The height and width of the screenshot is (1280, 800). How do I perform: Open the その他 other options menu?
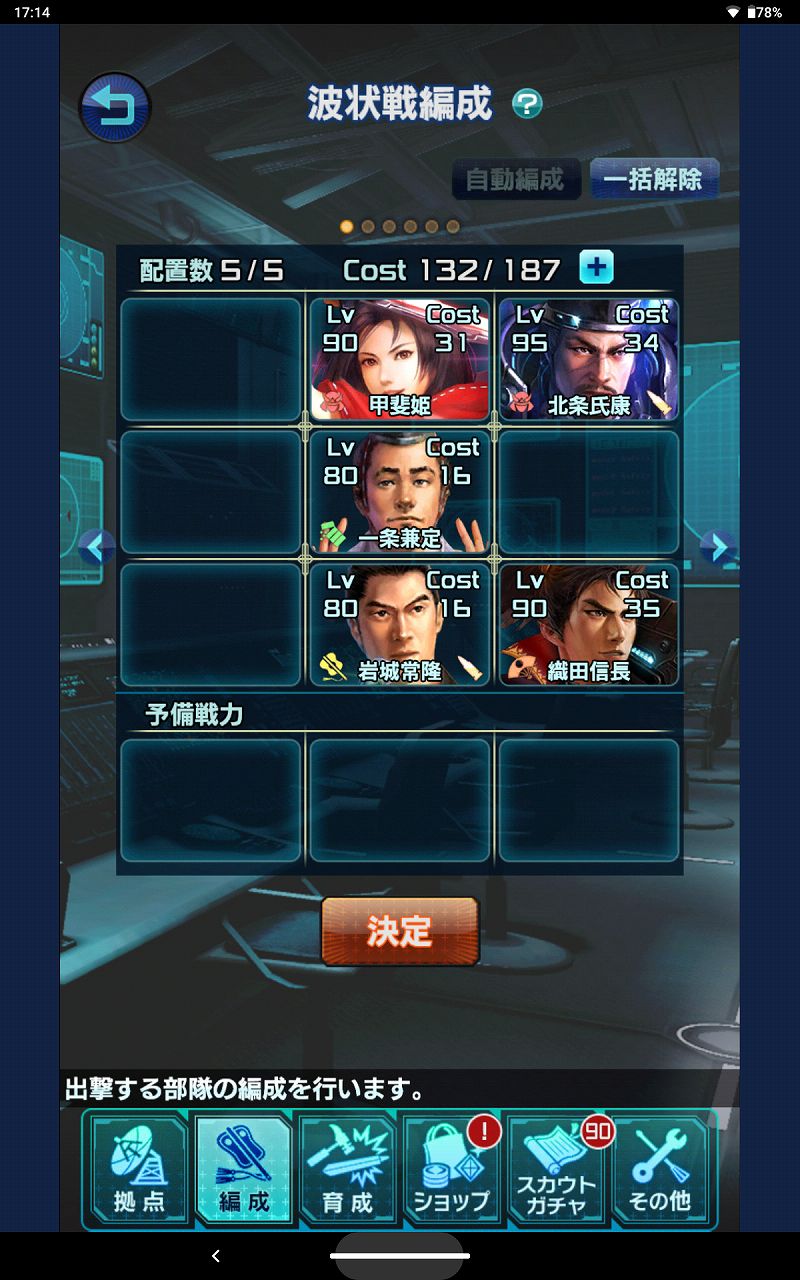[x=660, y=1168]
